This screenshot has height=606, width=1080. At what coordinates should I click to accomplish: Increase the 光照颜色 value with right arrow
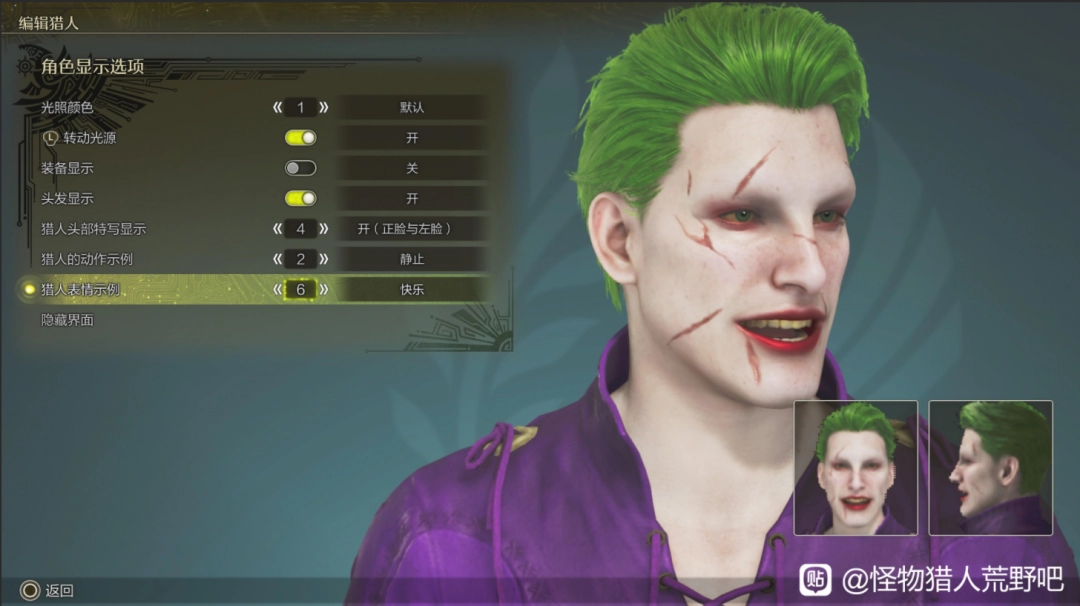click(324, 108)
